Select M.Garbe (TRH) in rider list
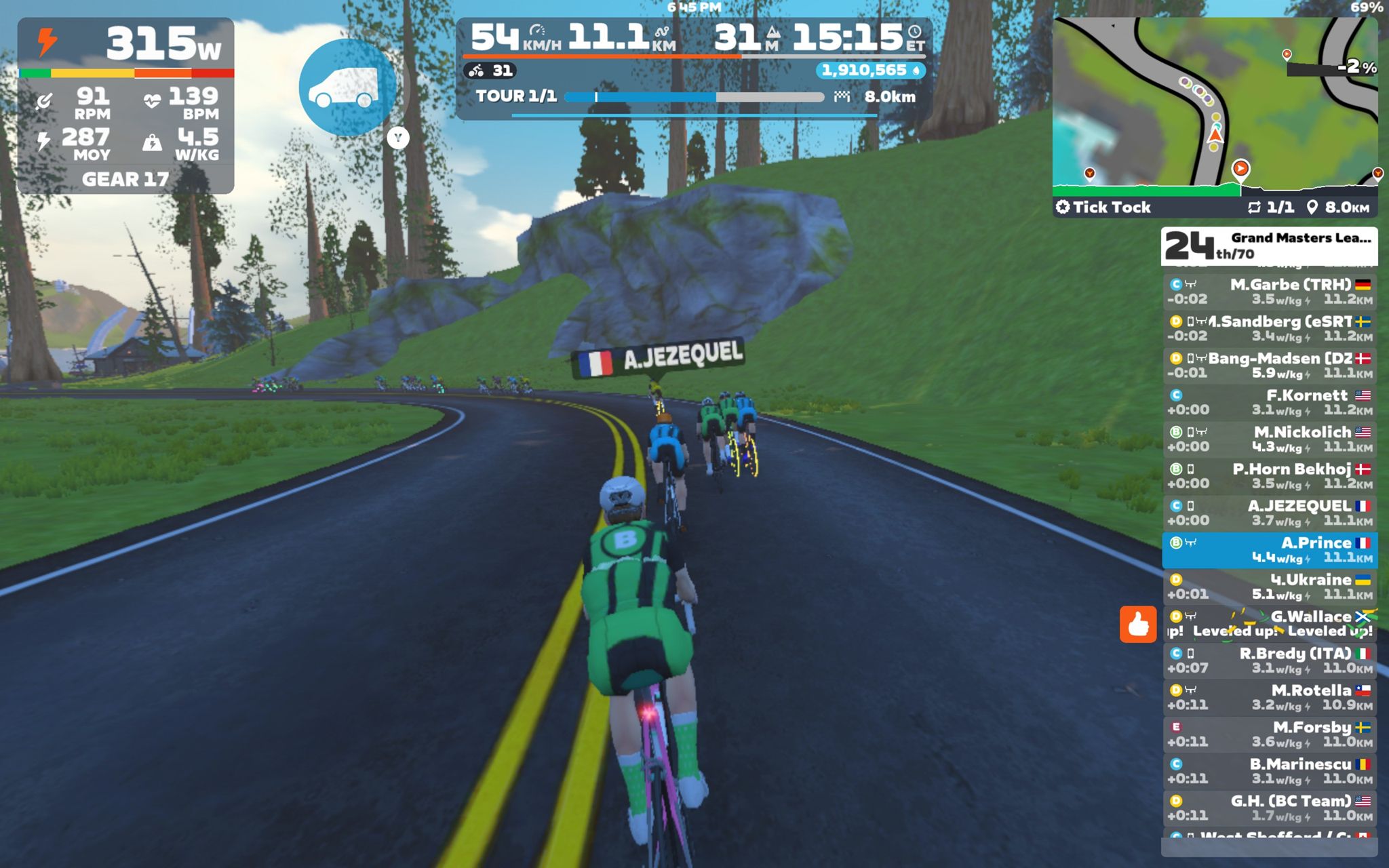 [x=1269, y=292]
